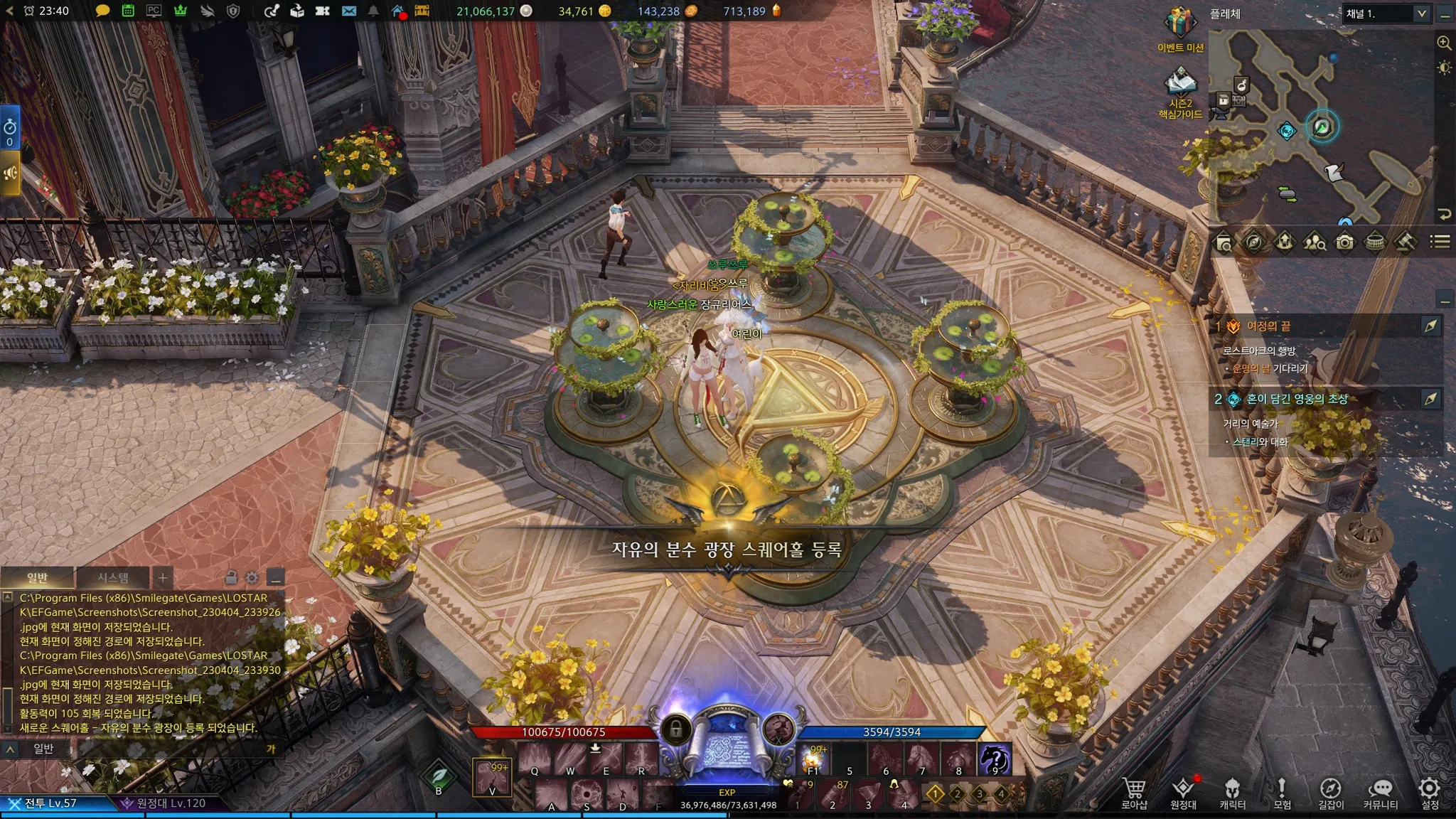Open the mail envelope icon
The height and width of the screenshot is (819, 1456).
[x=348, y=11]
